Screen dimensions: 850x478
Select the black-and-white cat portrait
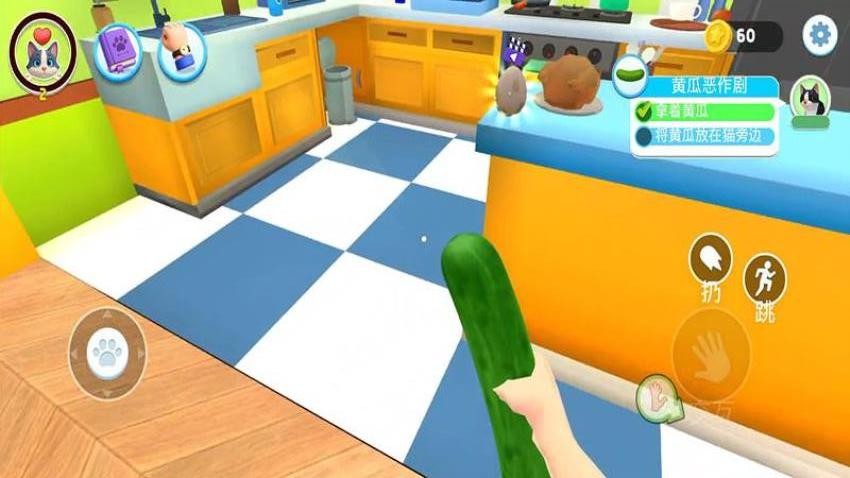click(x=809, y=100)
